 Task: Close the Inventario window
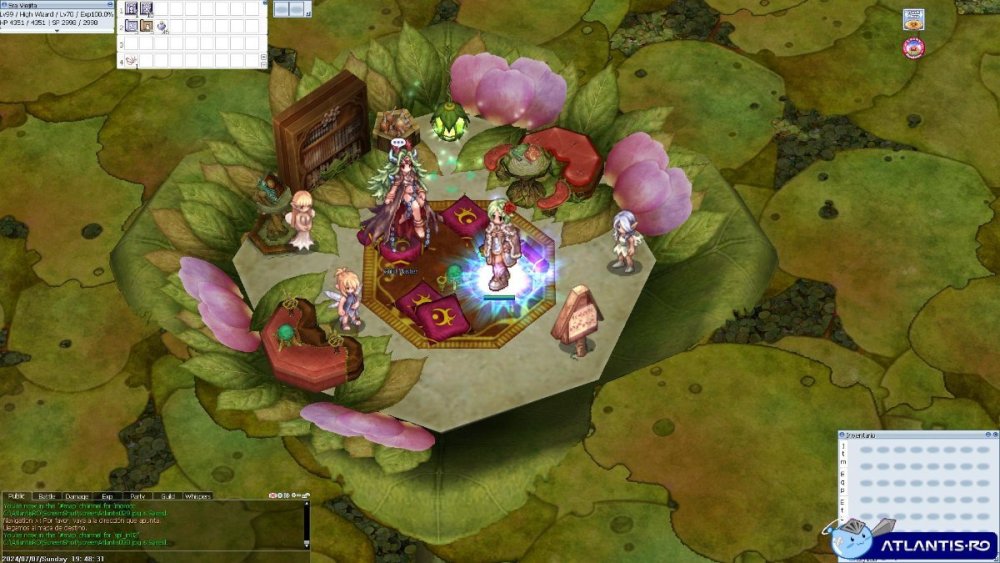click(993, 435)
